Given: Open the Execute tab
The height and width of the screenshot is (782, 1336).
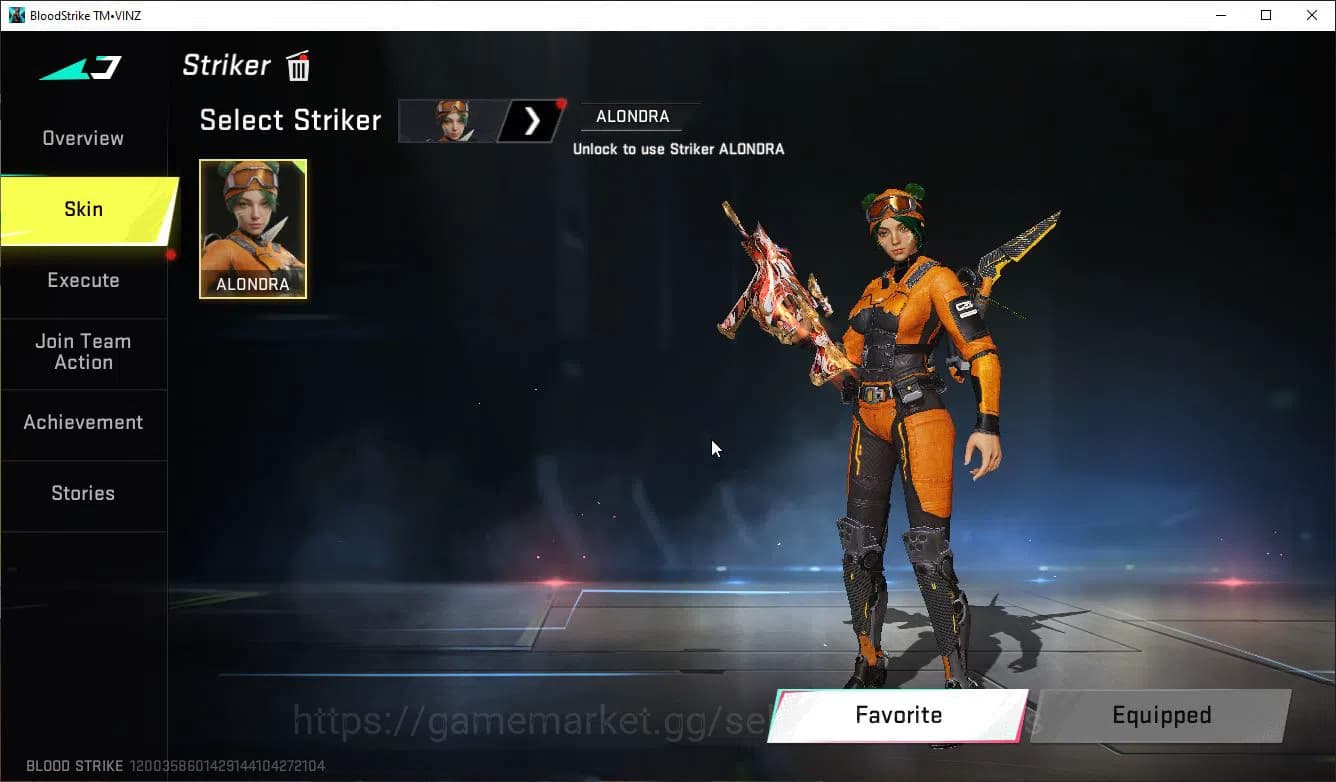Looking at the screenshot, I should pos(83,280).
